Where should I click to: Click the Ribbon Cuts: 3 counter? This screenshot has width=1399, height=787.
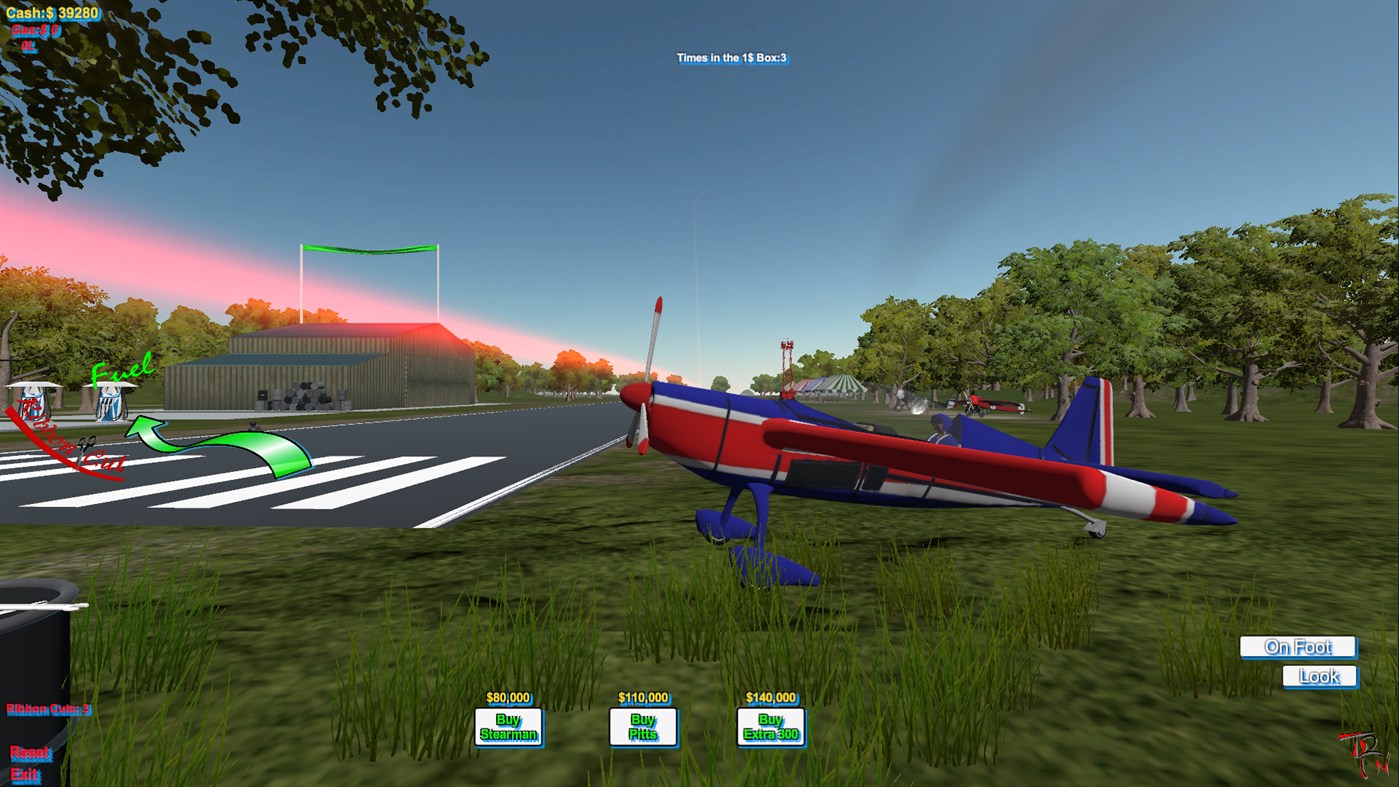click(49, 710)
